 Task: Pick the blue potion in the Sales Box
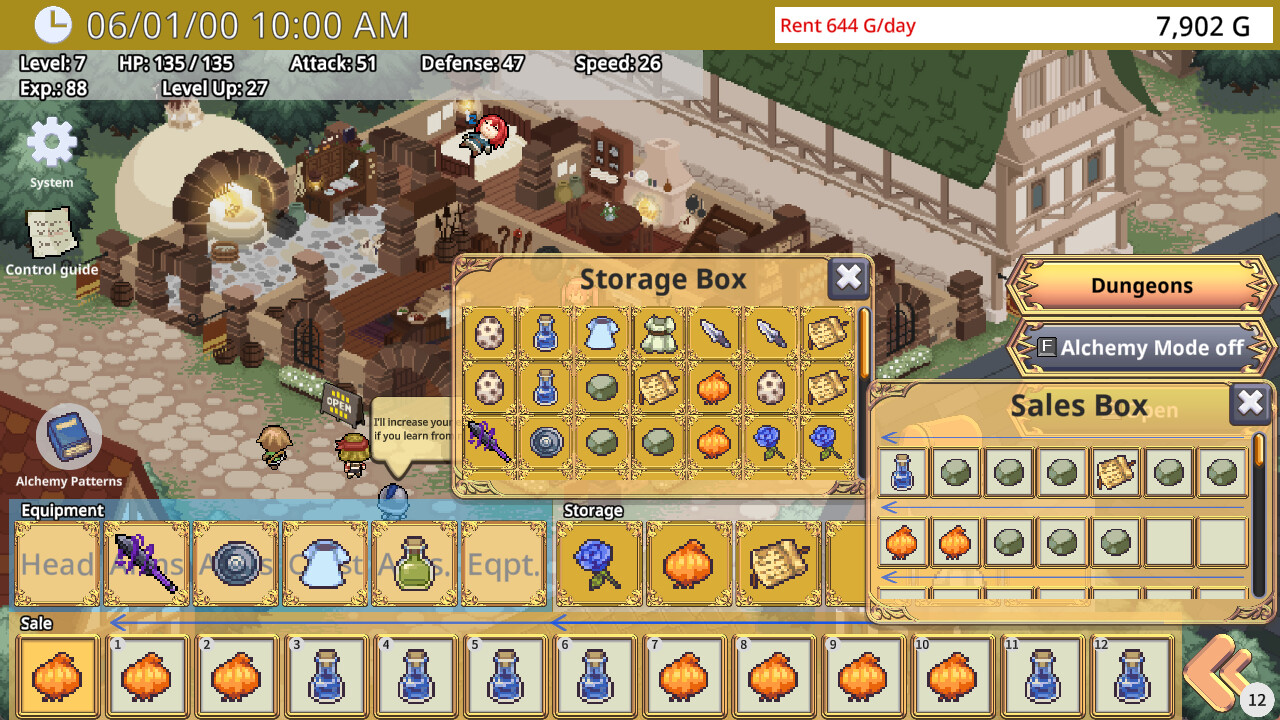click(903, 472)
